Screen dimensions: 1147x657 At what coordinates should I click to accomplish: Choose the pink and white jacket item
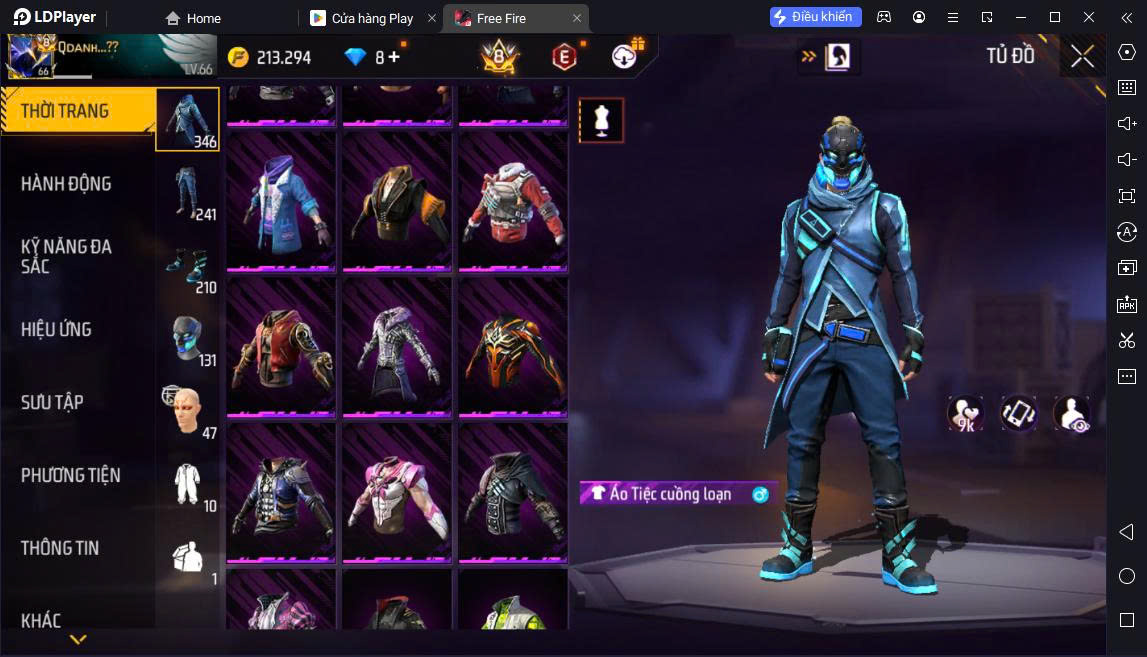(398, 491)
